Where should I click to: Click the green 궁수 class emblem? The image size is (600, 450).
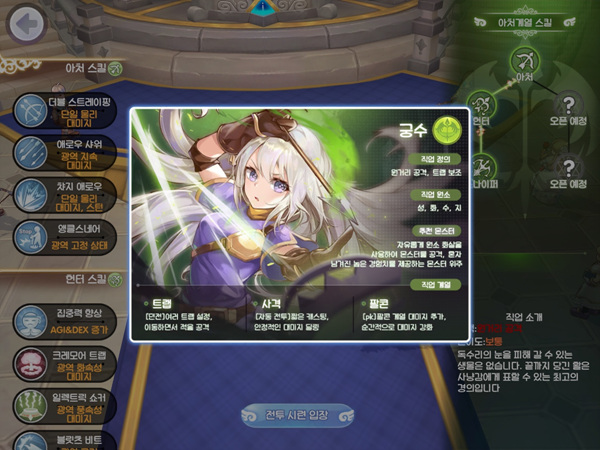click(x=444, y=127)
